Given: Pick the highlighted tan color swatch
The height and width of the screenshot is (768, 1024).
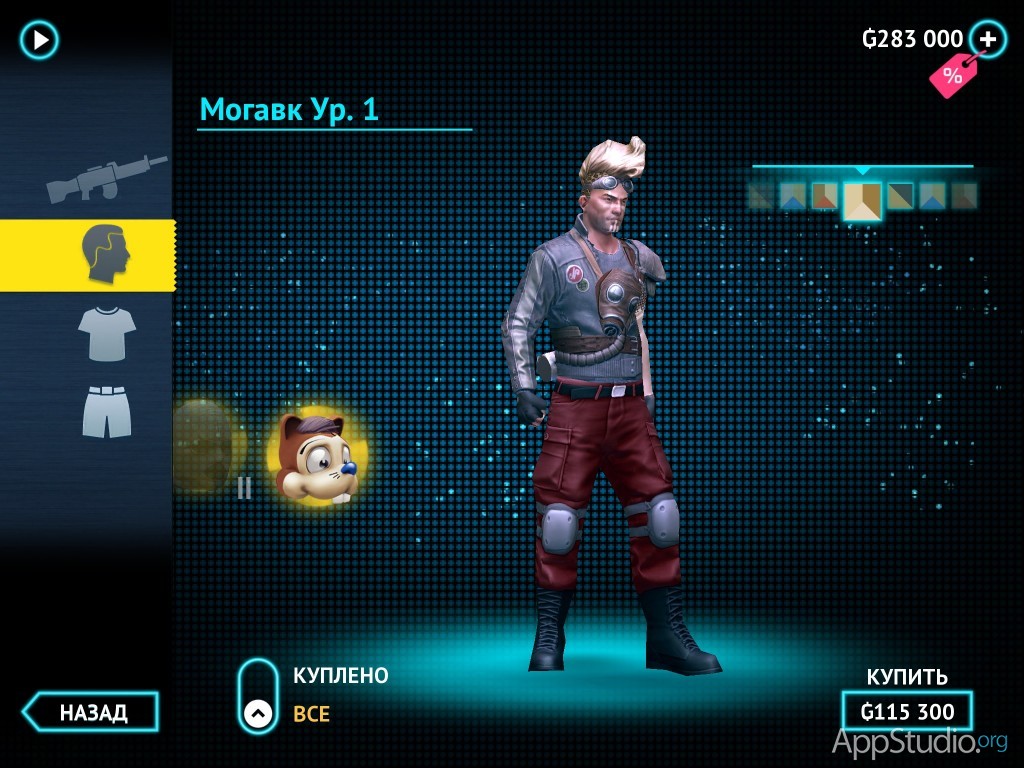Looking at the screenshot, I should click(862, 199).
